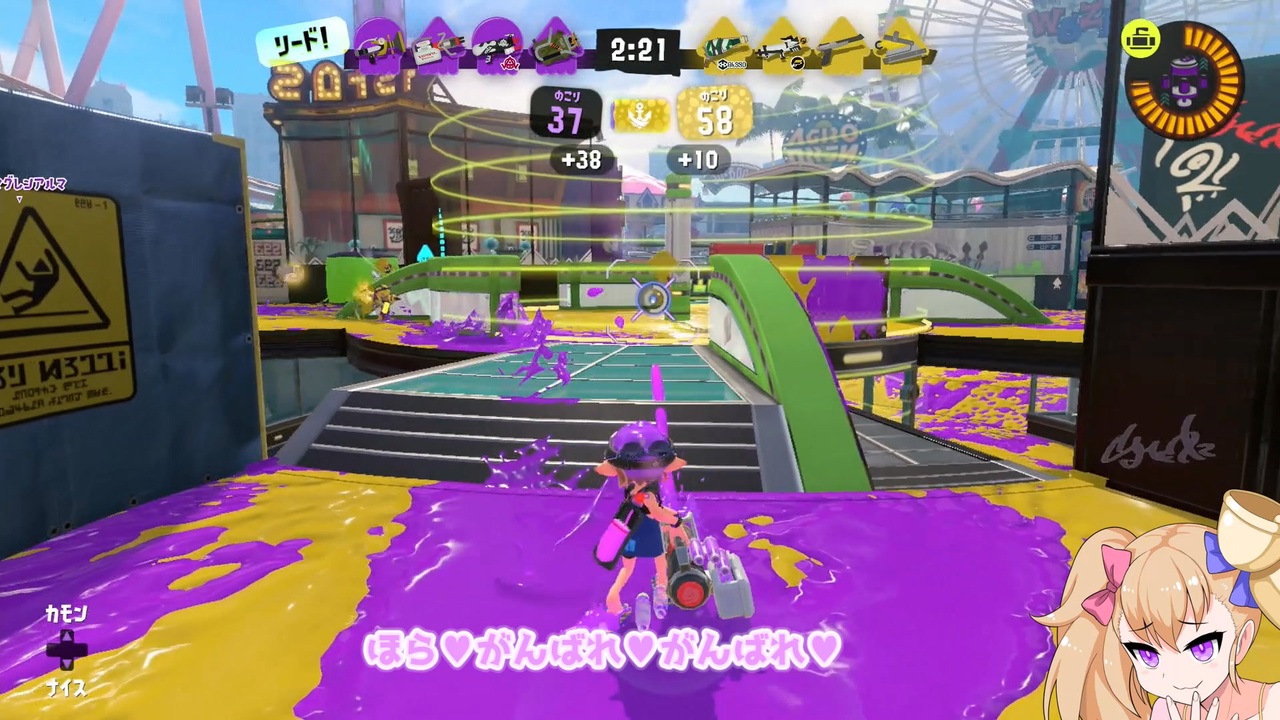Screen dimensions: 1280x720
Task: Select the anchor Tower Control badge
Action: [x=643, y=115]
